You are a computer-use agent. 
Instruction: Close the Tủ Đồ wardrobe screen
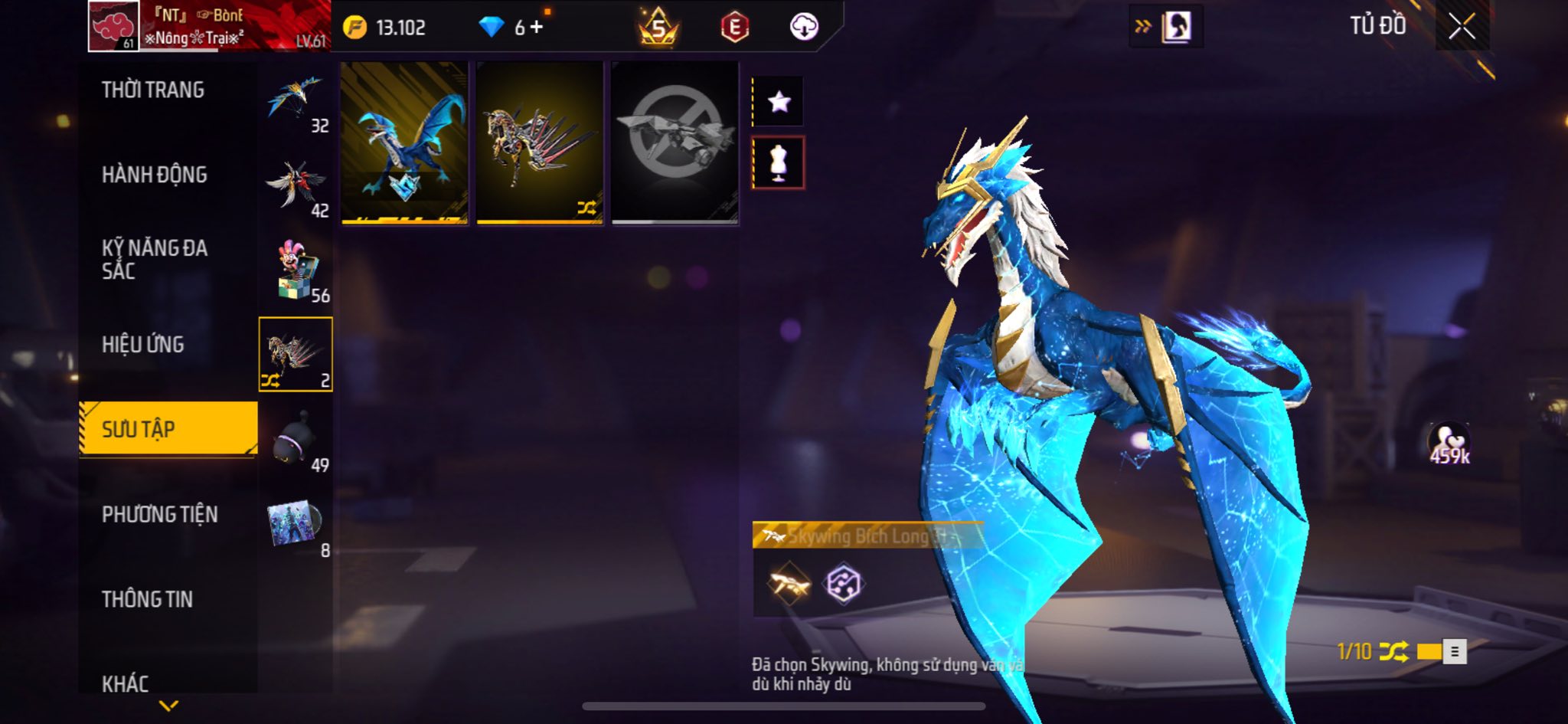(x=1462, y=27)
